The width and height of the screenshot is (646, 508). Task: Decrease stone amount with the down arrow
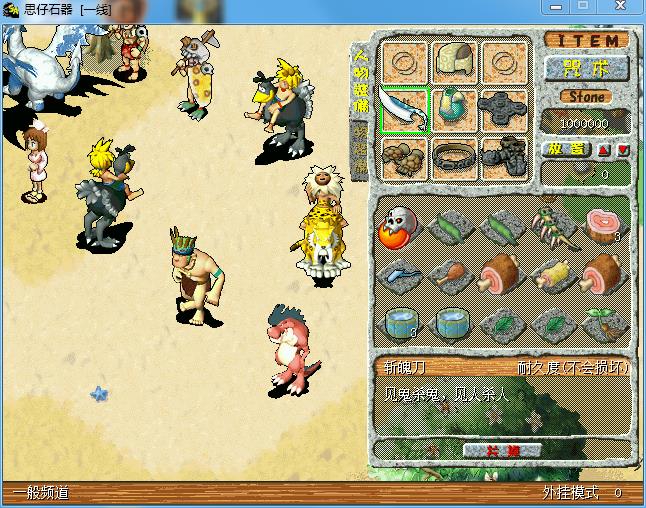(x=623, y=149)
